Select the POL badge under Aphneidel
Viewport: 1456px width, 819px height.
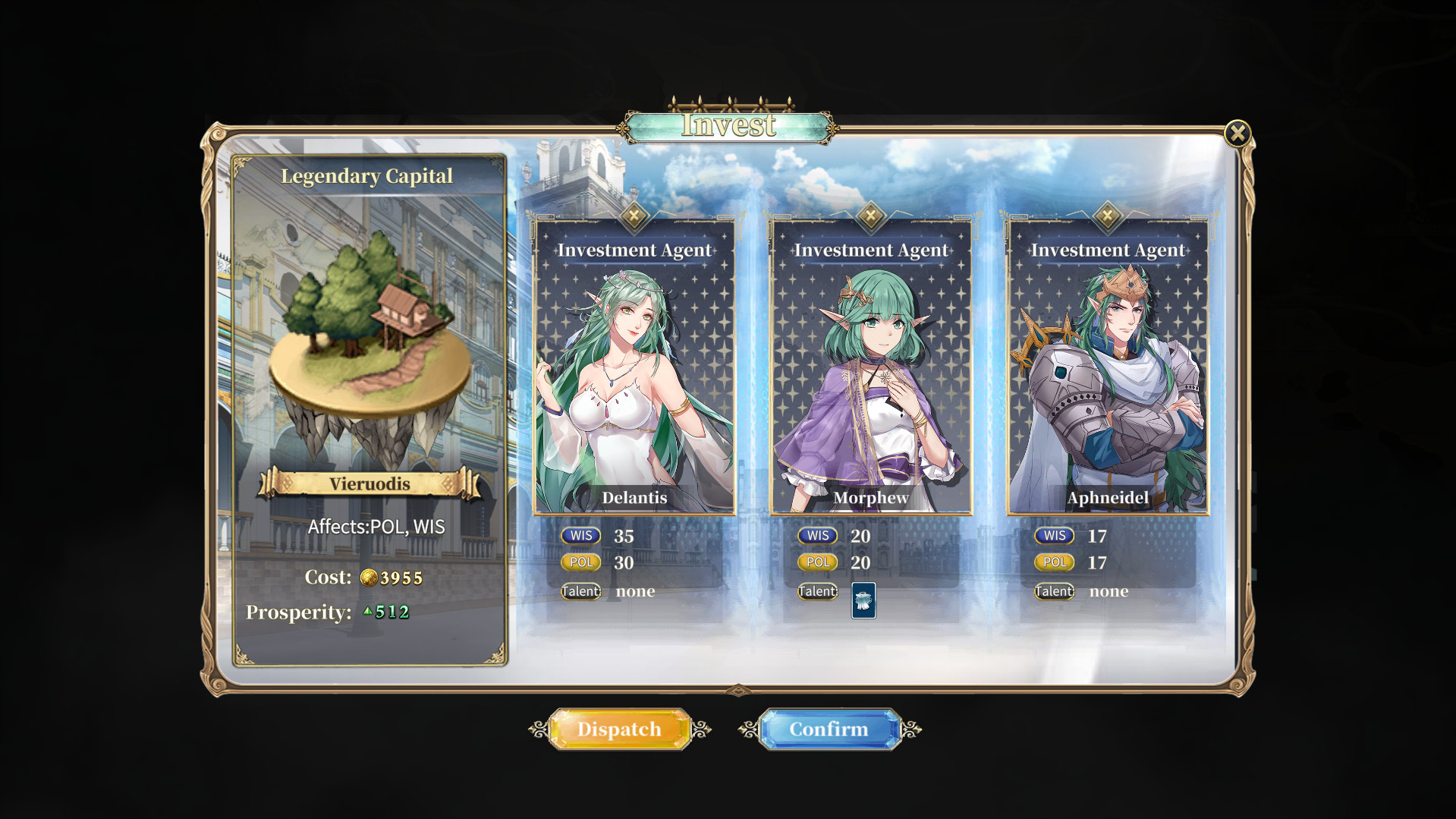pyautogui.click(x=1054, y=562)
